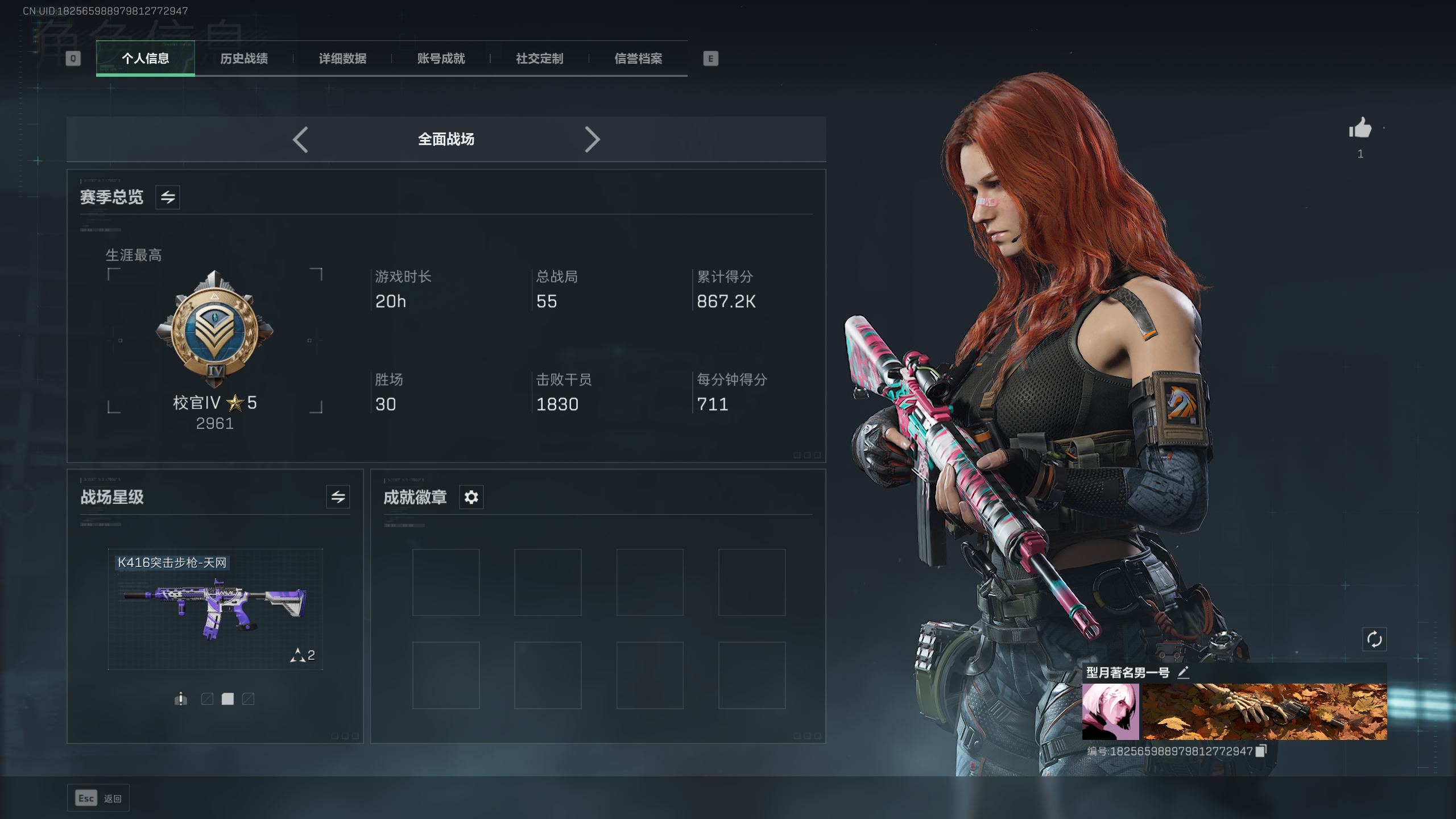Viewport: 1456px width, 819px height.
Task: Open the 信誉档案 tab
Action: 638,59
